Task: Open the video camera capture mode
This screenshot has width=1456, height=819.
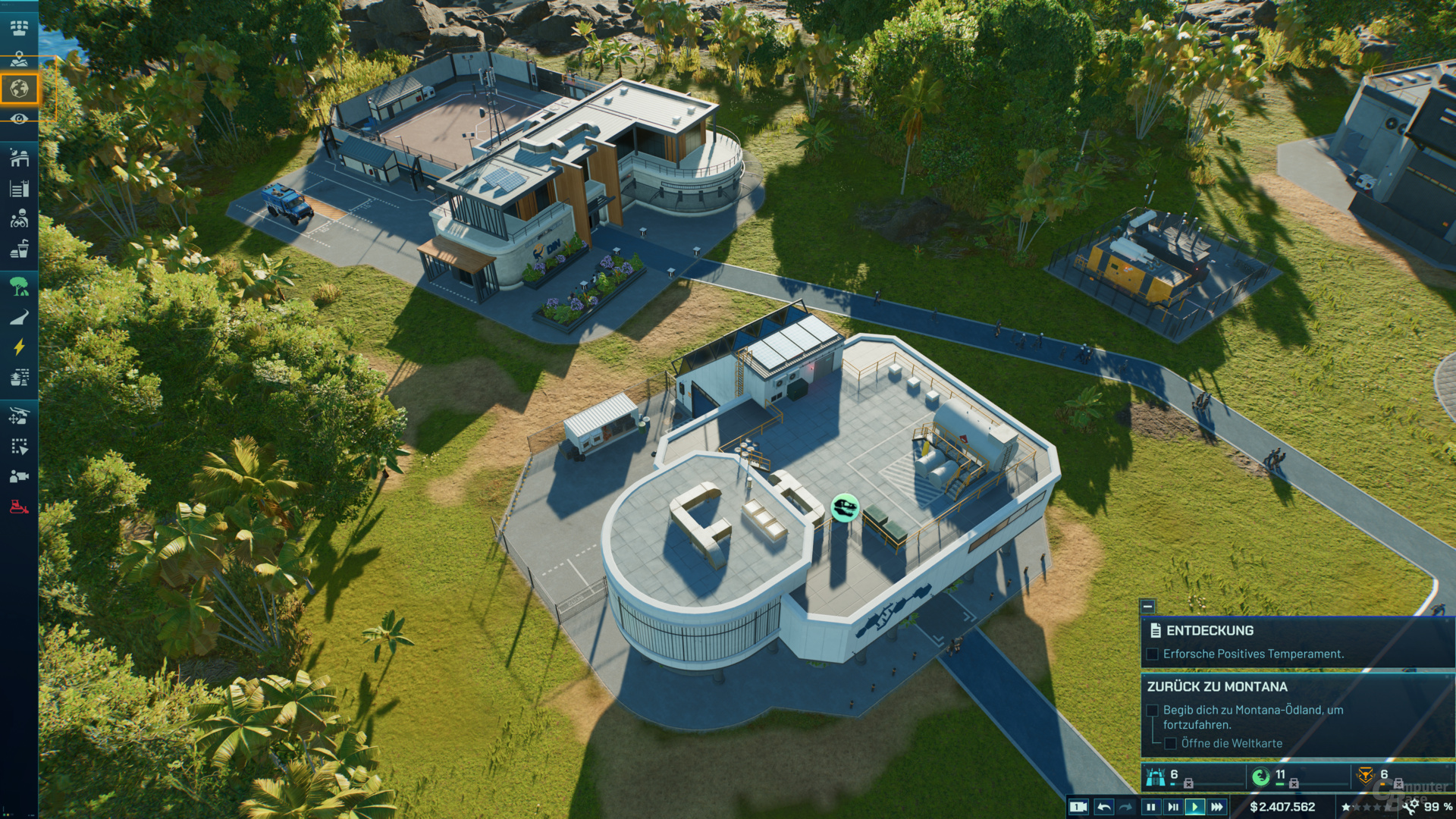Action: coord(20,476)
